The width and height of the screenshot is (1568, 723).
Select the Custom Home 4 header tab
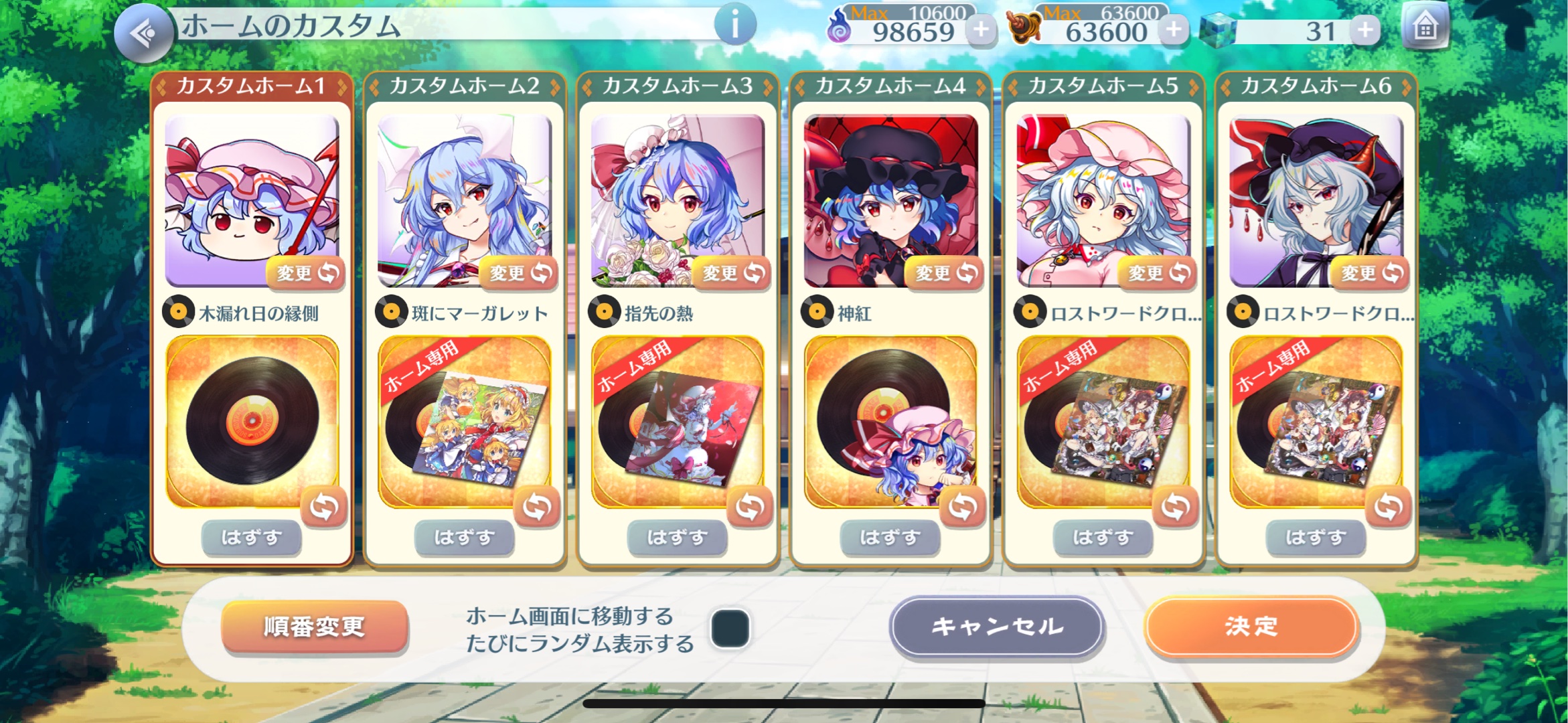pos(890,86)
